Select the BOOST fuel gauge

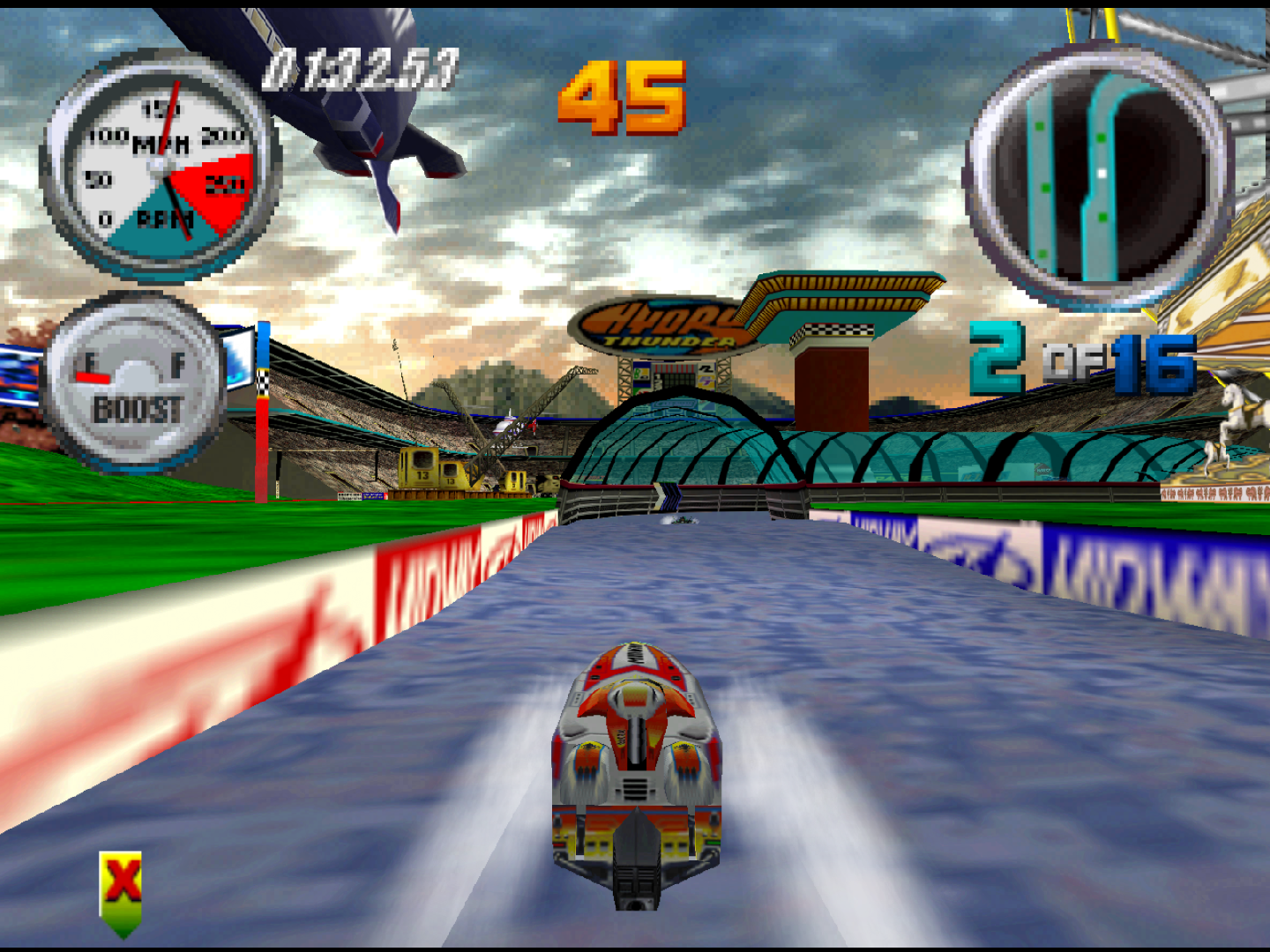[134, 382]
